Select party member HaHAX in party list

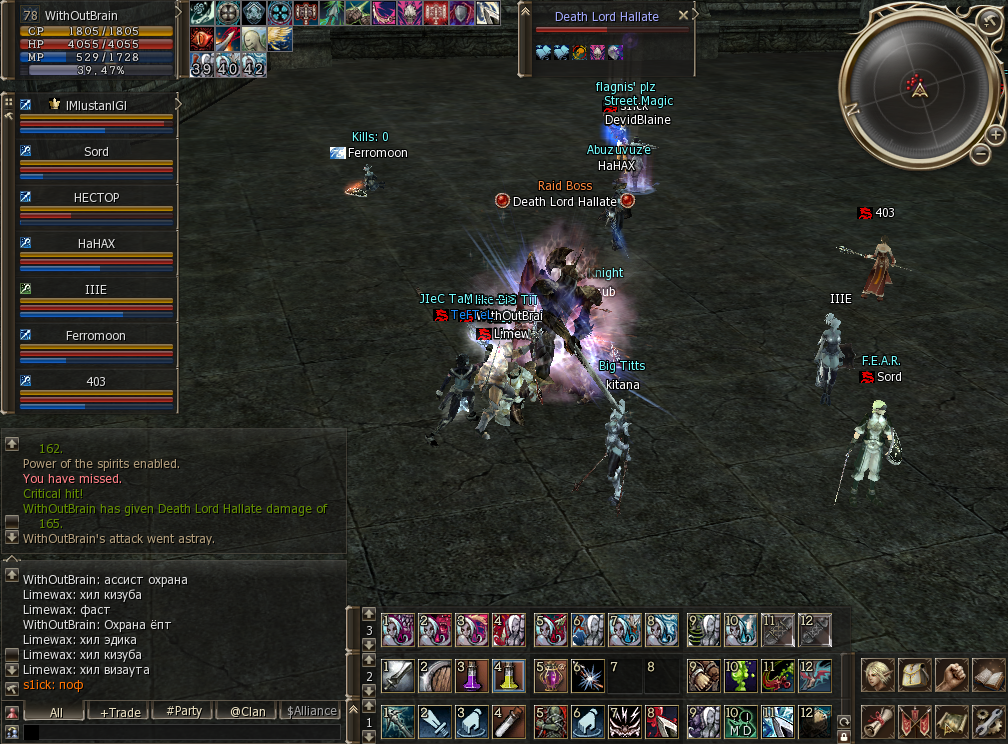tap(96, 244)
